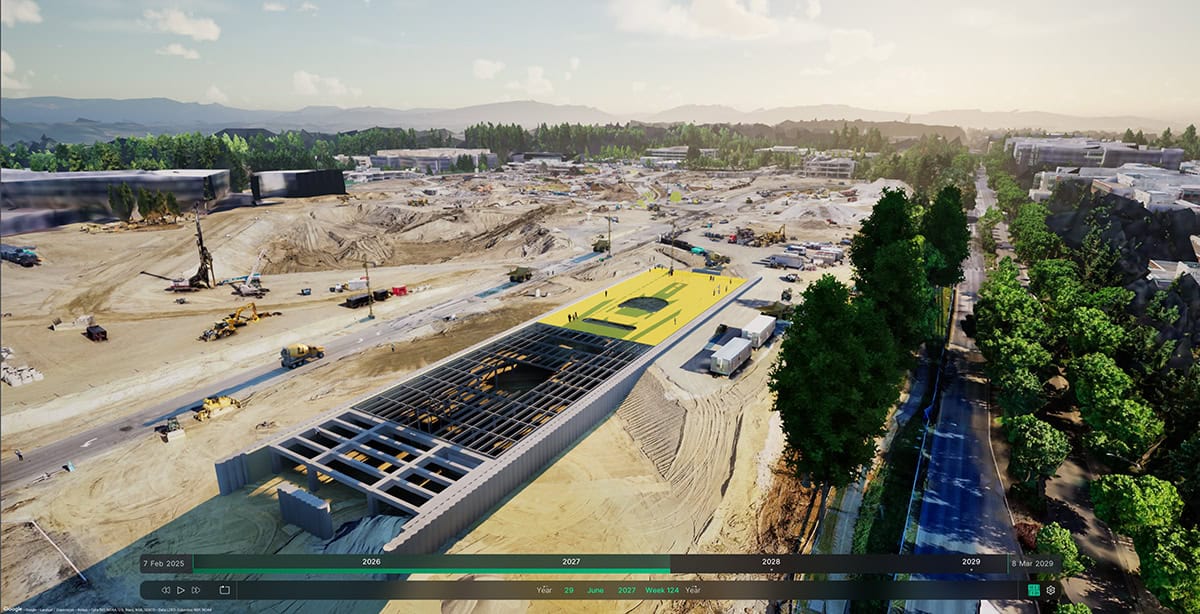Select the Week 124 value
Viewport: 1200px width, 614px height.
click(661, 590)
